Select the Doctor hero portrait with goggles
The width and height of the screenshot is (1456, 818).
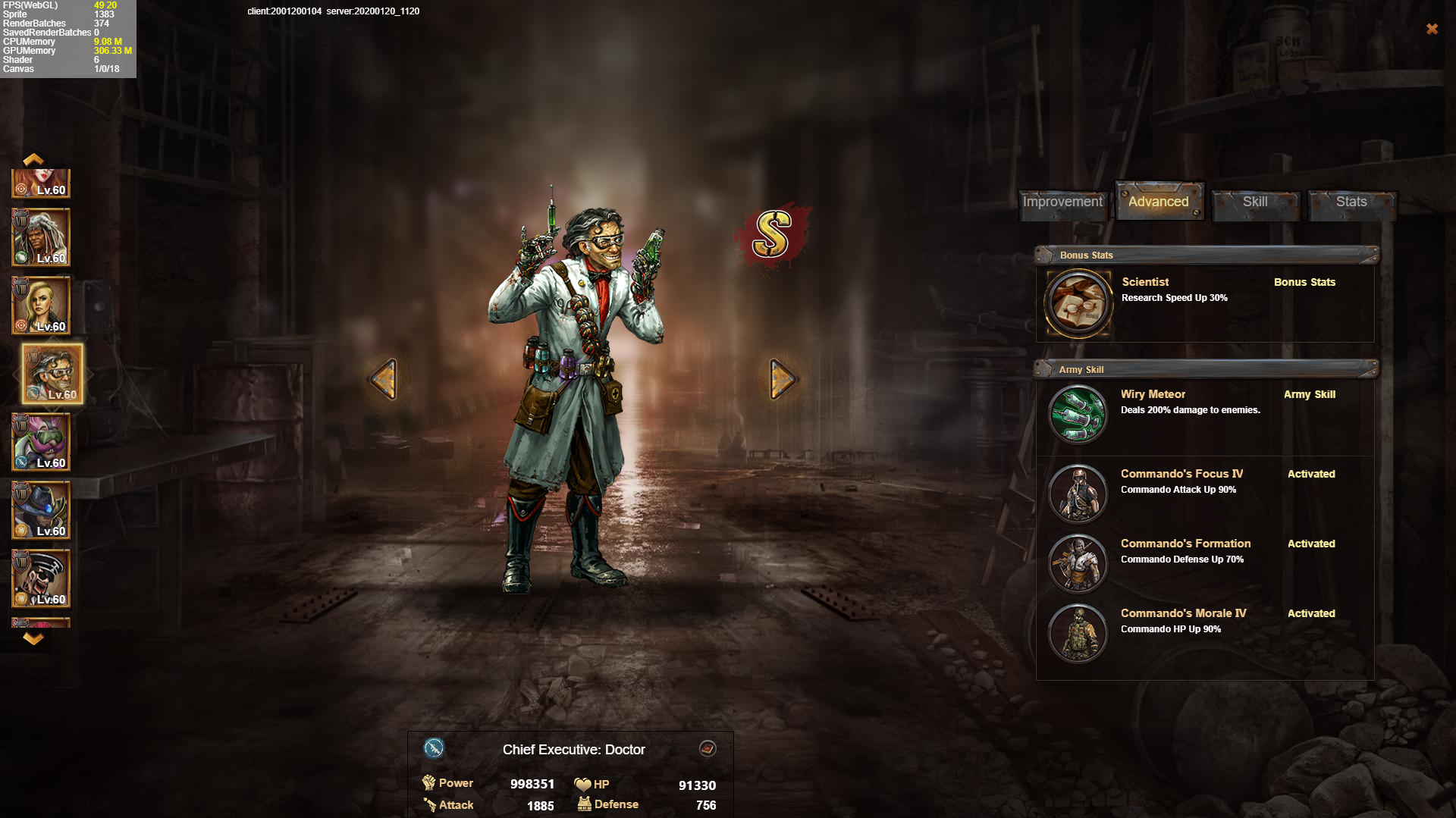click(x=52, y=374)
